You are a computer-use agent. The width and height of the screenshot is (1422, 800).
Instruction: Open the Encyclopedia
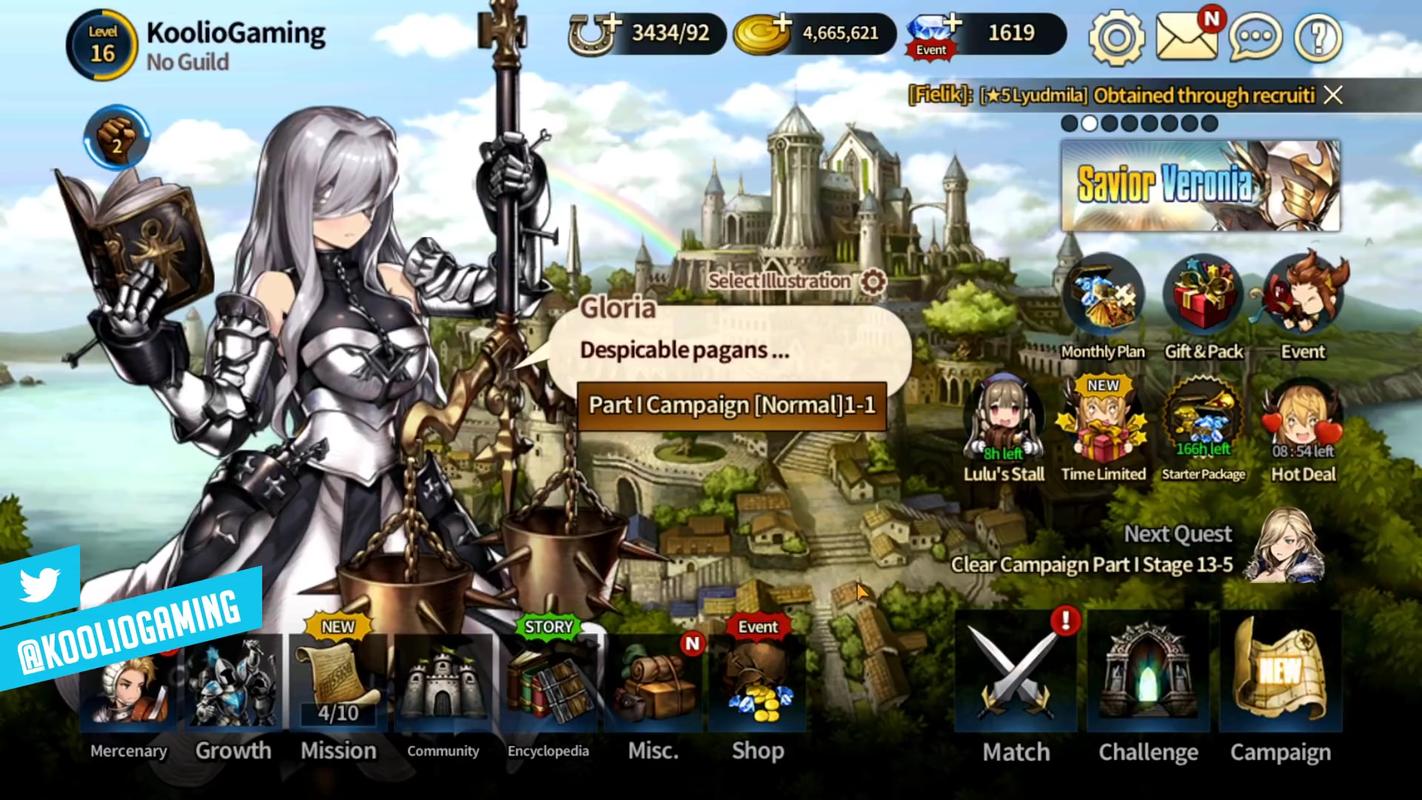coord(547,690)
